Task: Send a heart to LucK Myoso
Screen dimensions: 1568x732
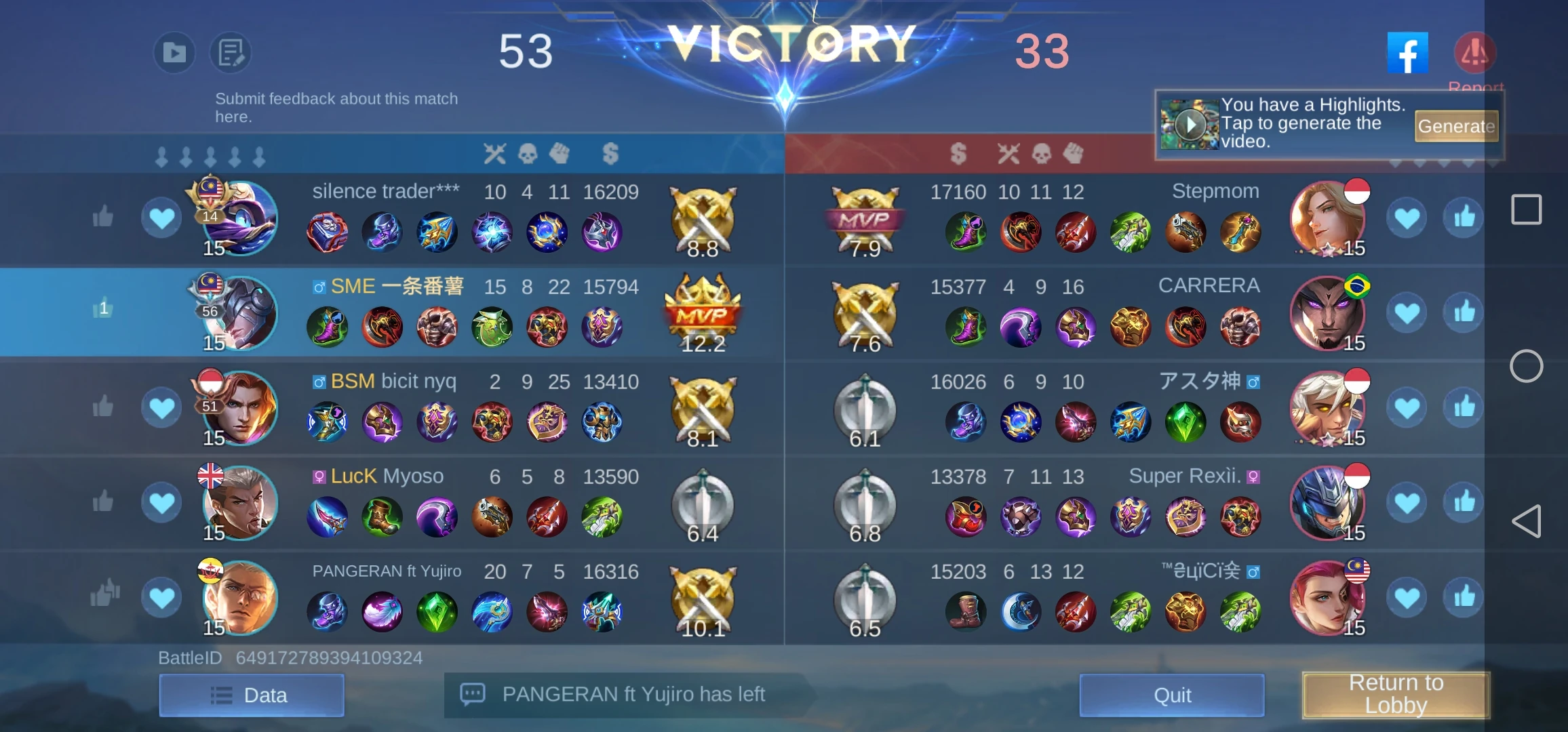Action: pos(161,502)
